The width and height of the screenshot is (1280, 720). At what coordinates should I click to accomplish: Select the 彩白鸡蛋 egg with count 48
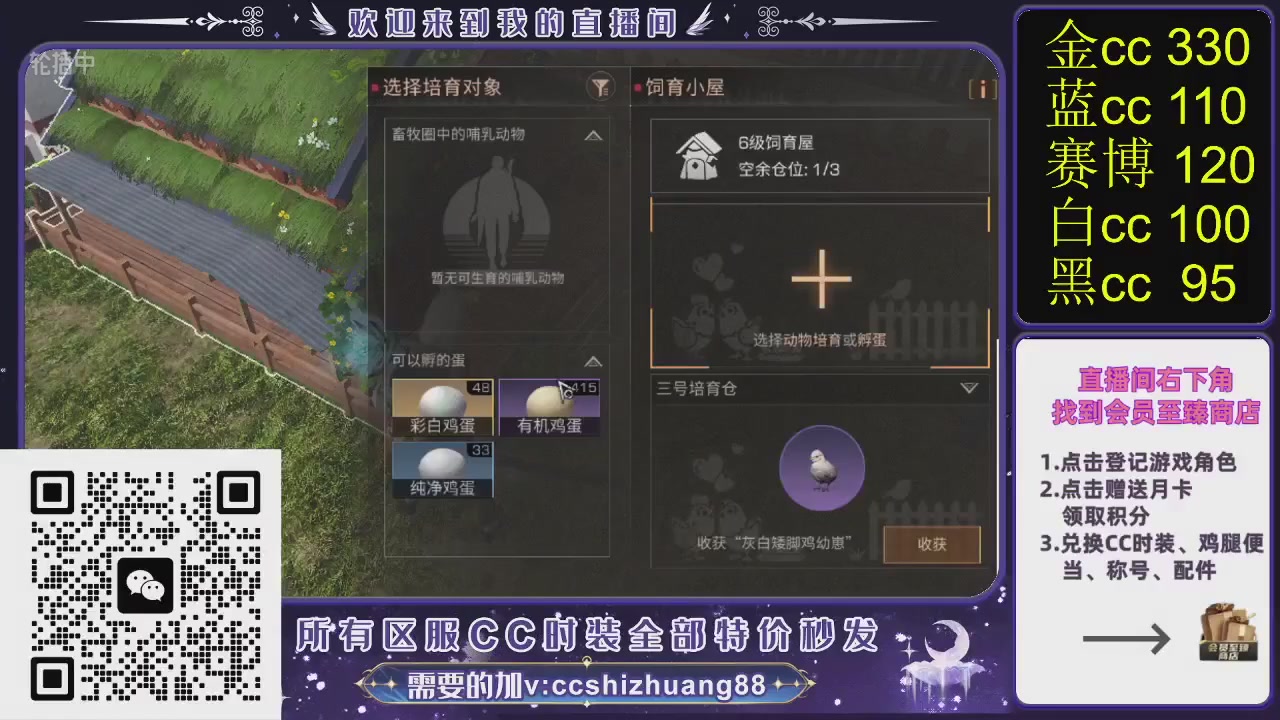[441, 407]
